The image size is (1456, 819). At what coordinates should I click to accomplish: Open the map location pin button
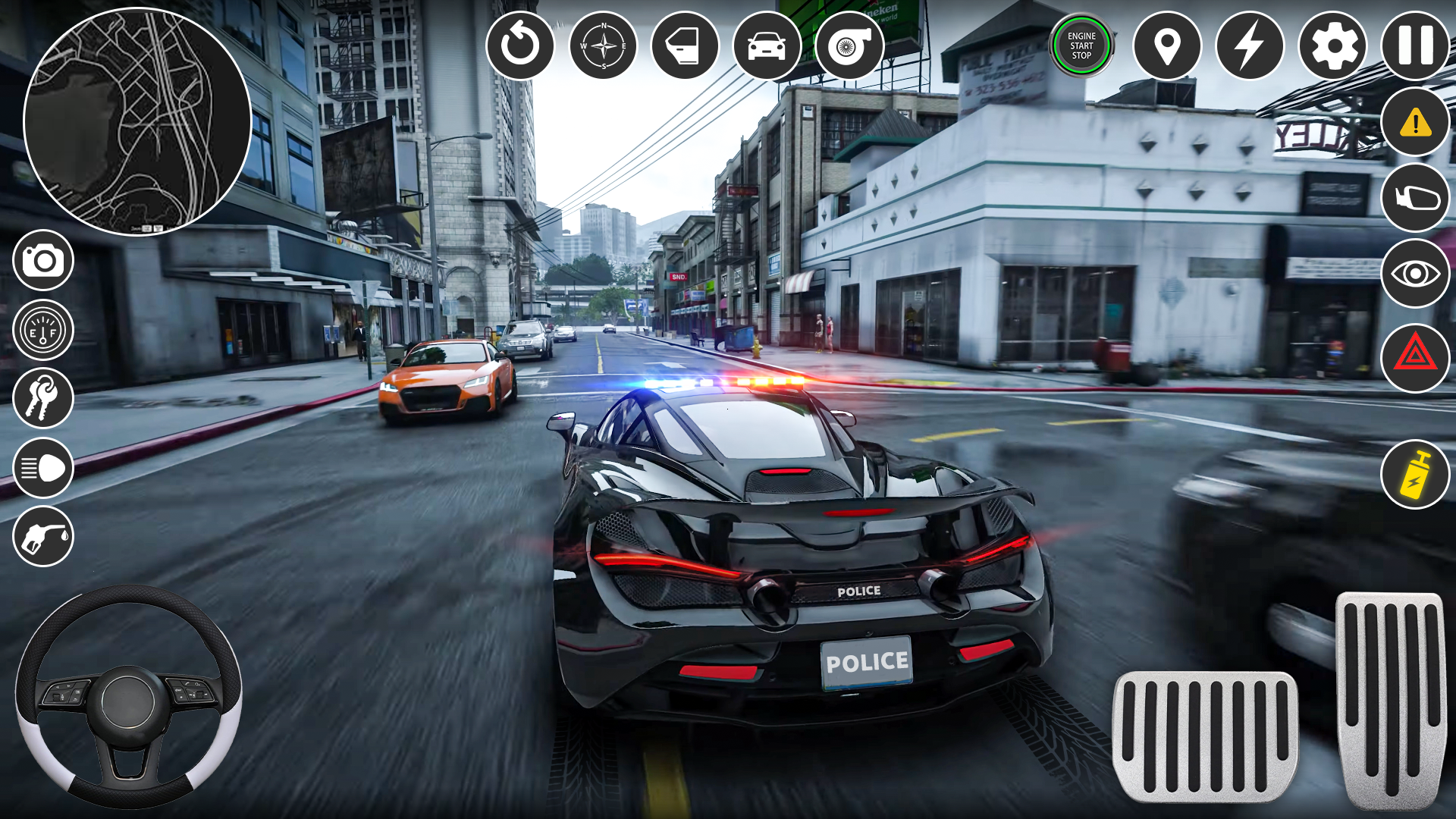click(1167, 45)
